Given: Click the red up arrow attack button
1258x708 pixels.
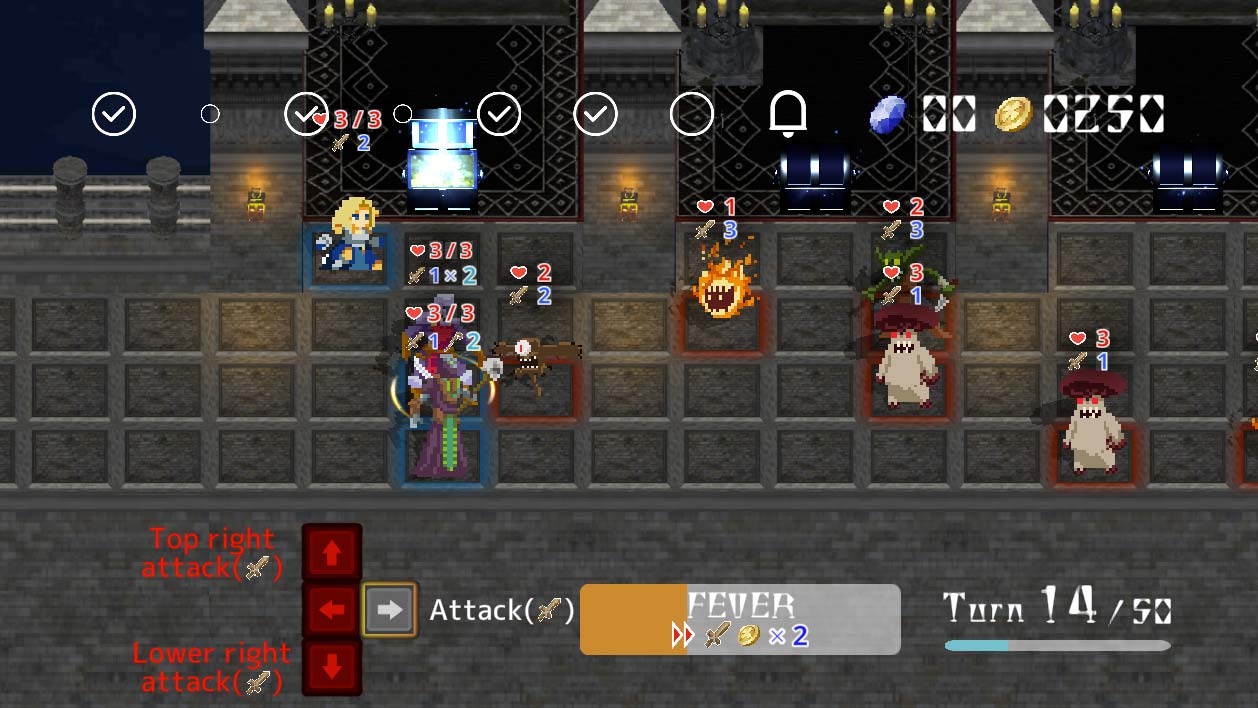Looking at the screenshot, I should 332,552.
